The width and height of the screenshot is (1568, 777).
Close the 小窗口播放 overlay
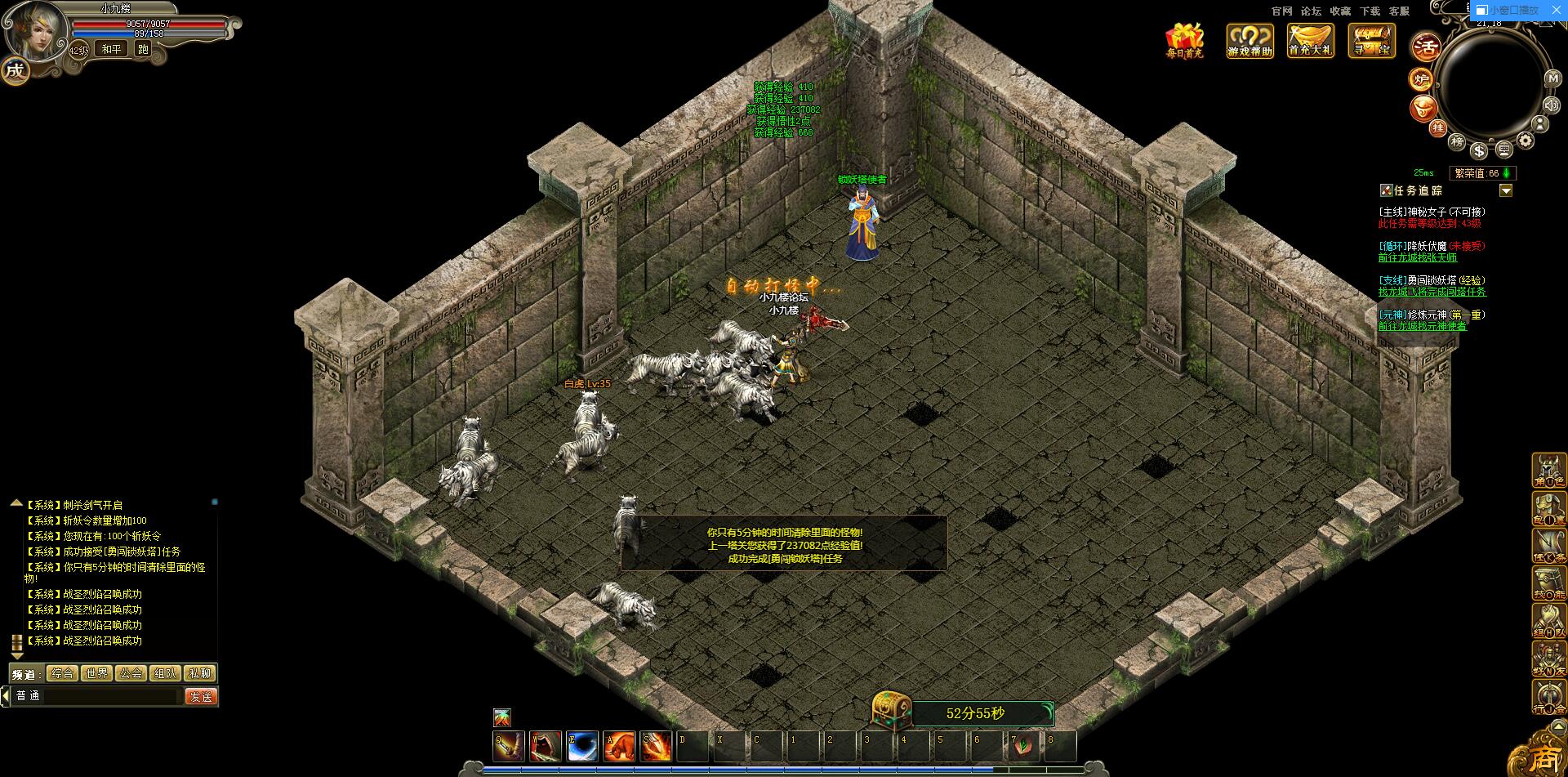(x=1556, y=11)
